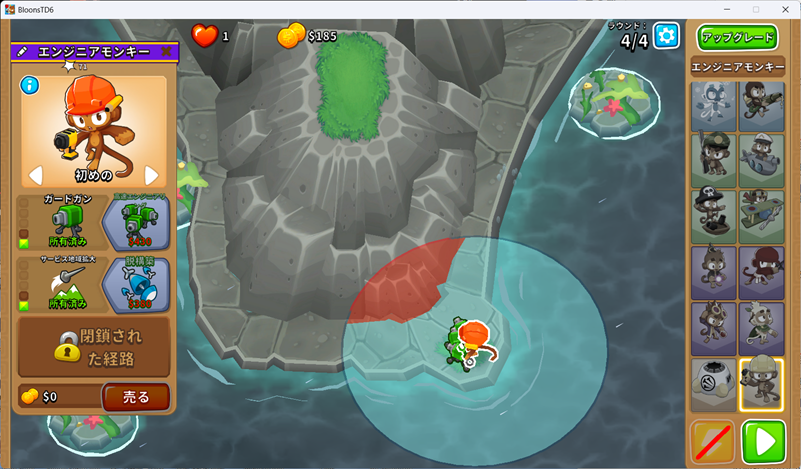Buy the $380 deconstruction upgrade

tap(136, 284)
